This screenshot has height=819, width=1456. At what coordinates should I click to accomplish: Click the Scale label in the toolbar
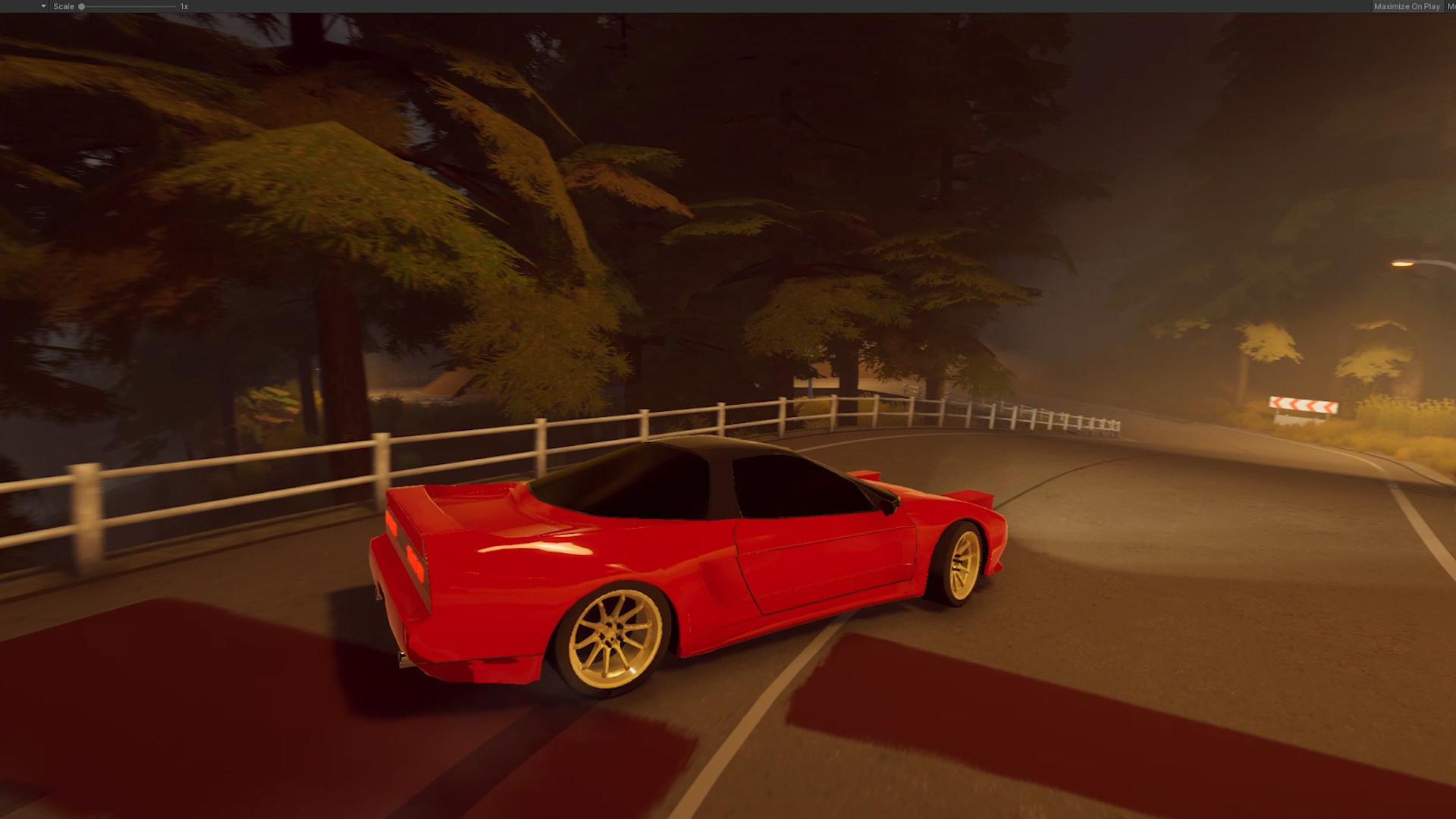(63, 6)
